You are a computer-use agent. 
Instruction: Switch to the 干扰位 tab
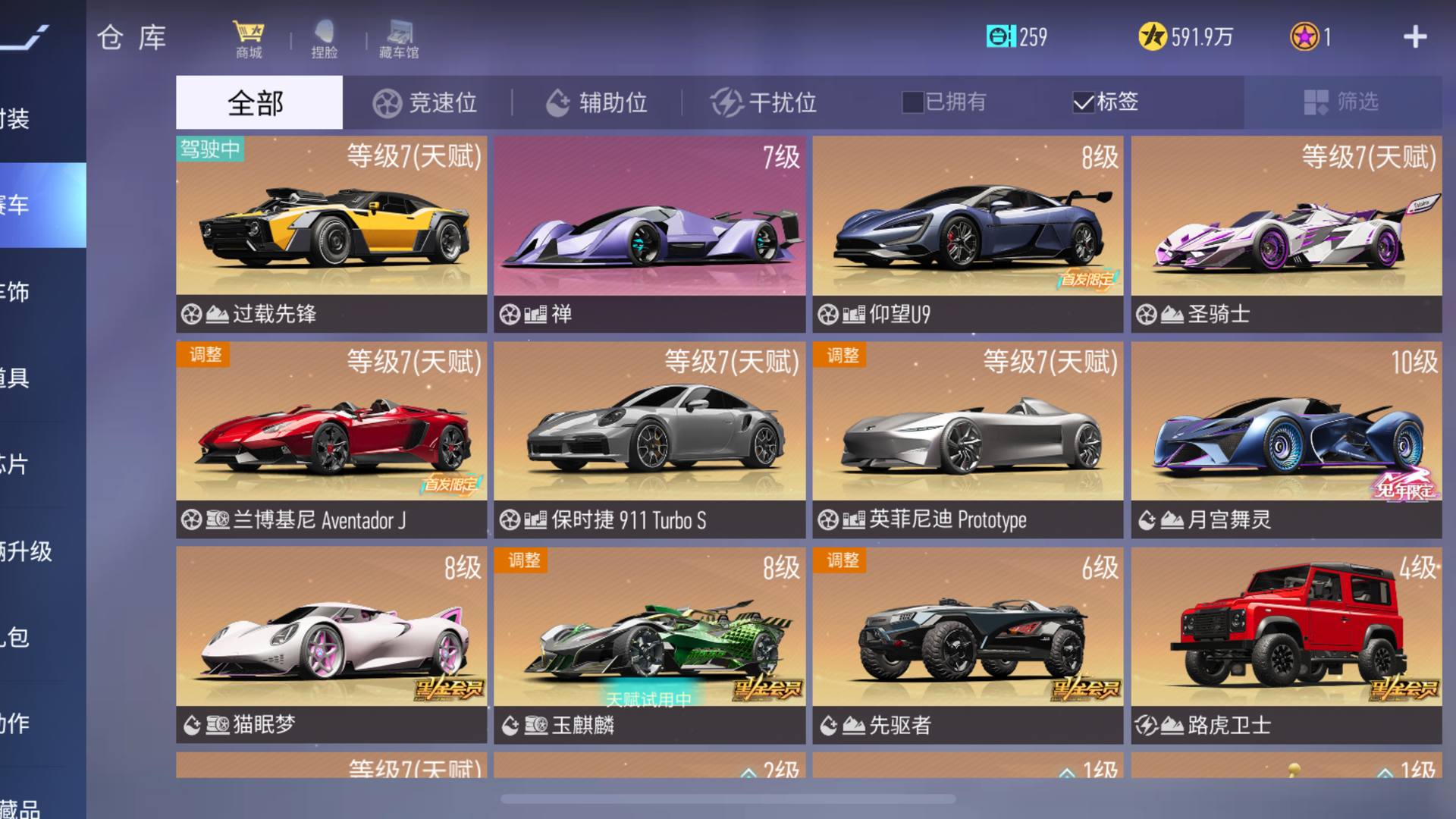point(764,102)
